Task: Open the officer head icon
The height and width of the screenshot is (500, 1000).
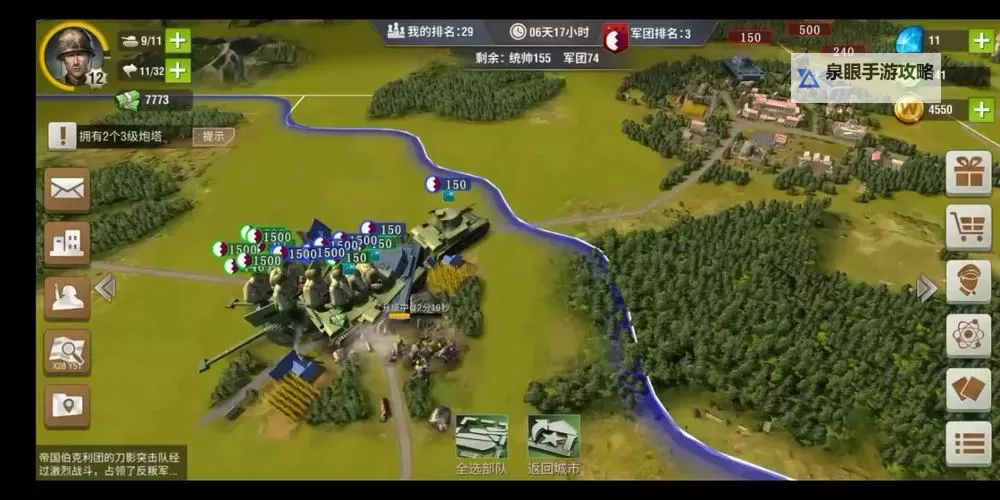Action: [968, 281]
